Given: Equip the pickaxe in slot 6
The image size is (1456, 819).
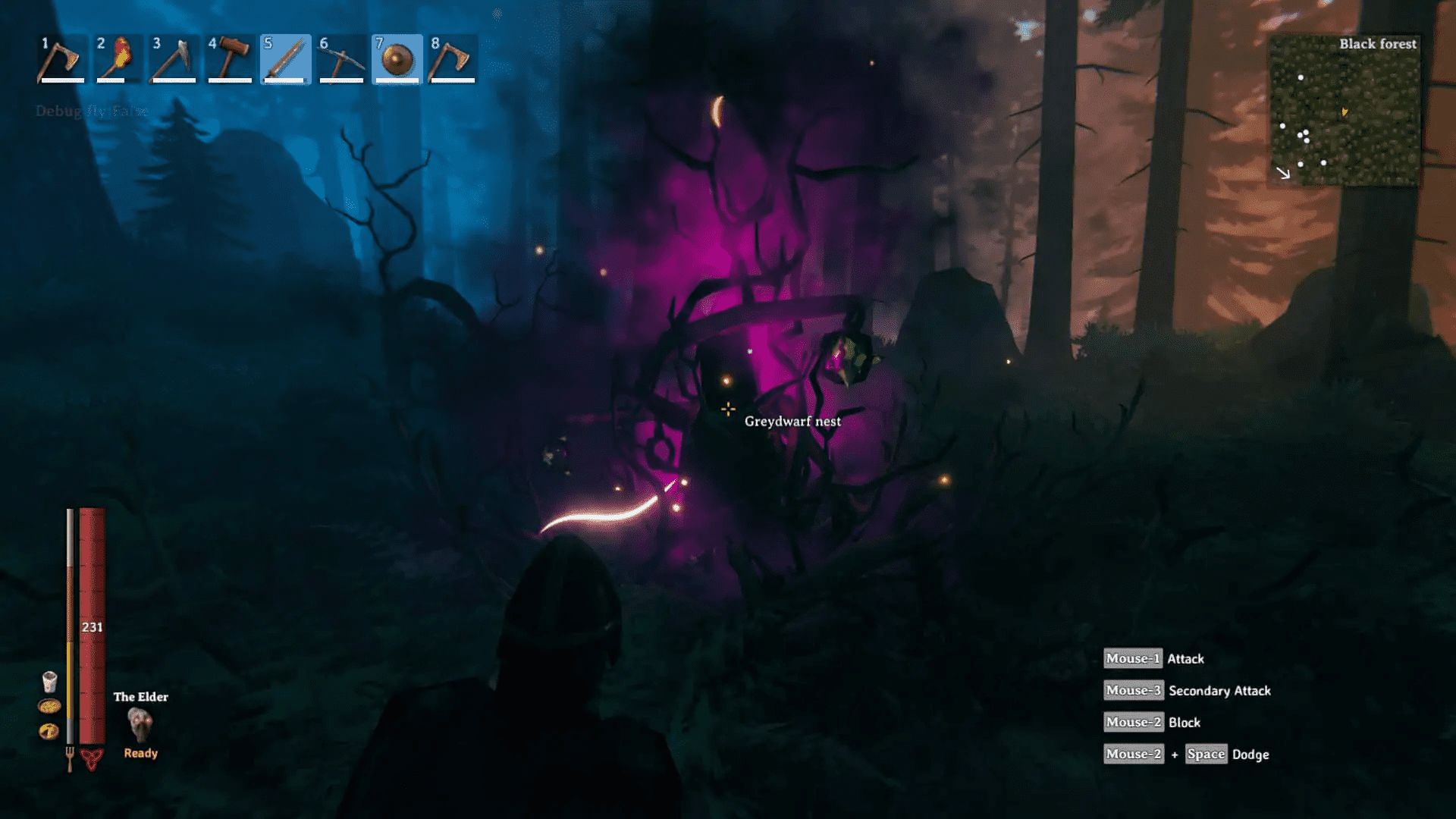Looking at the screenshot, I should coord(341,59).
